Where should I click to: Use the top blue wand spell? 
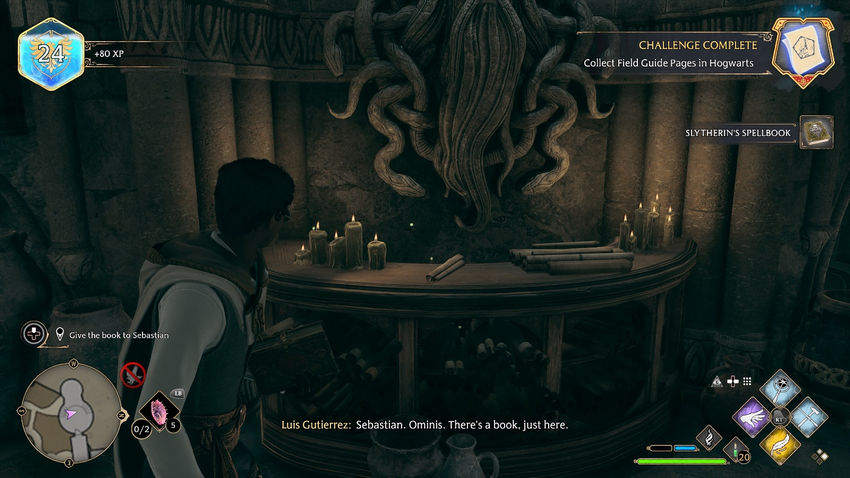780,388
